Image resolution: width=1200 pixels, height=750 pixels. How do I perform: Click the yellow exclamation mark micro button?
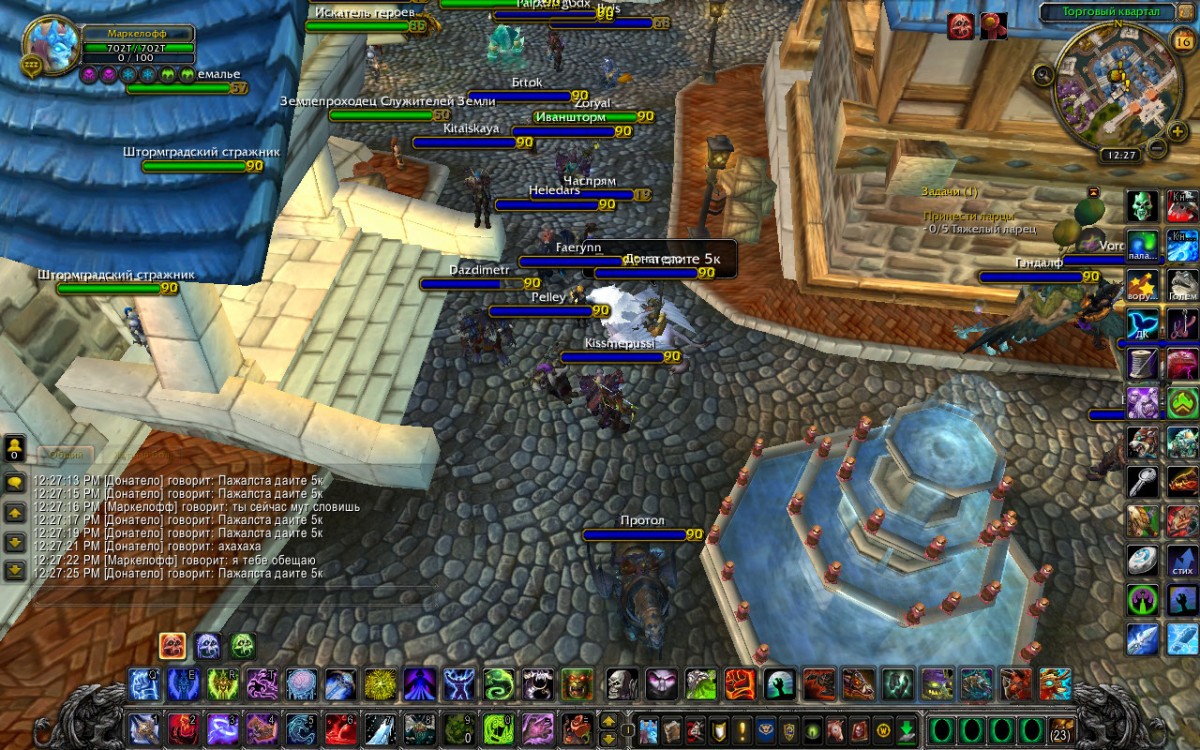click(742, 729)
